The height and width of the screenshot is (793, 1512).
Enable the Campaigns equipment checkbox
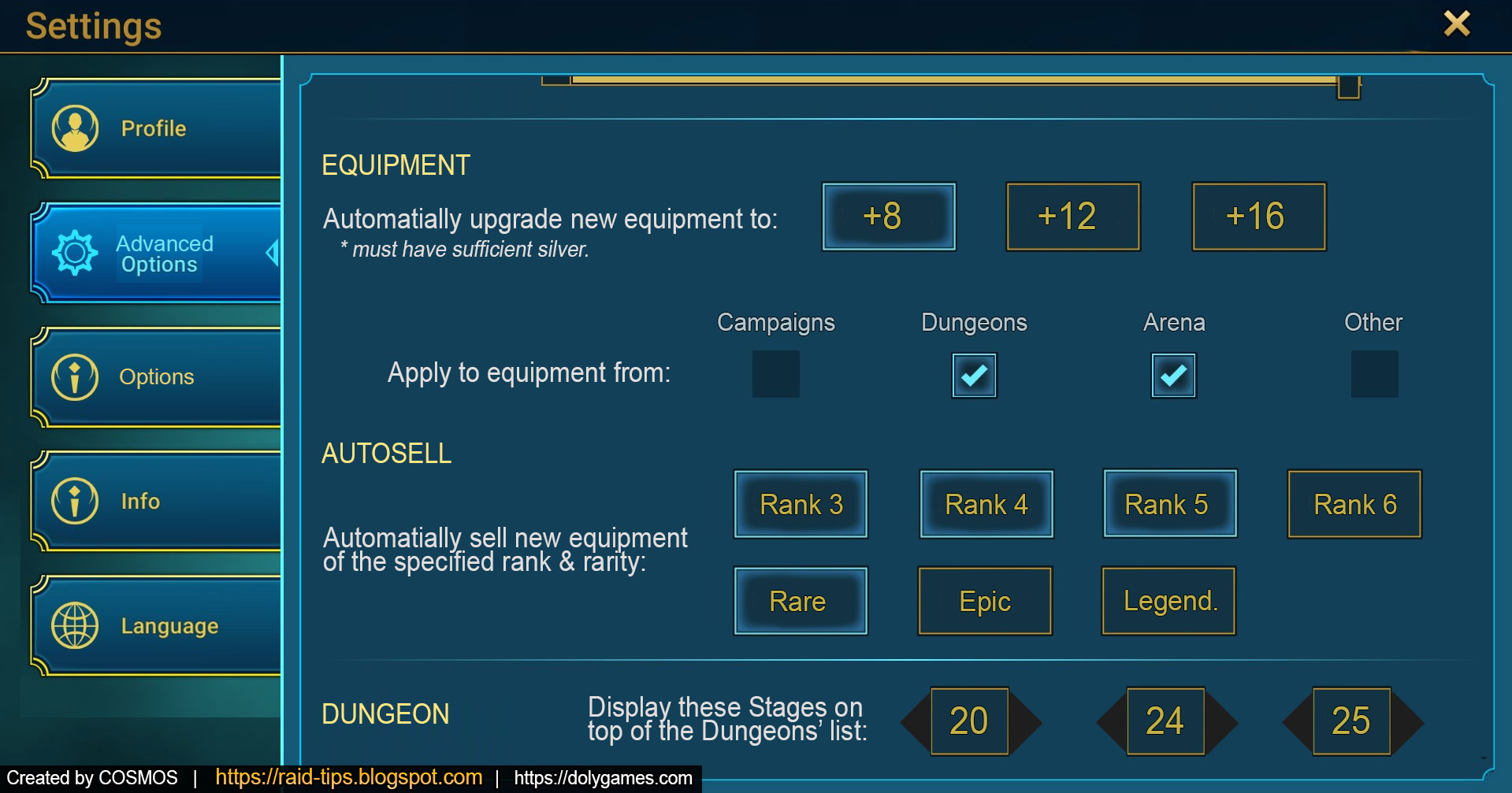(x=775, y=375)
